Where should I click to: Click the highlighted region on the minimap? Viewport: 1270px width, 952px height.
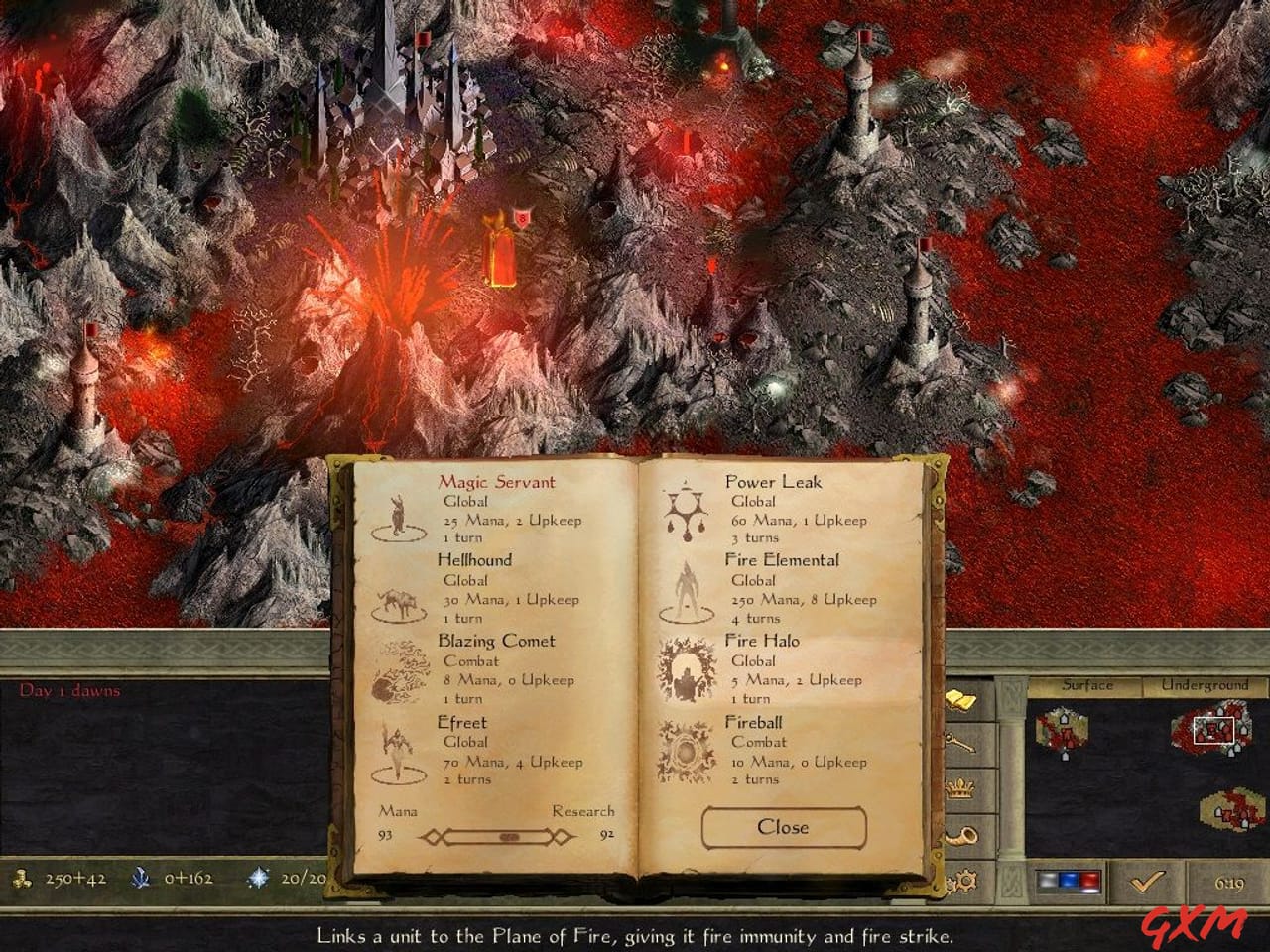[1214, 732]
